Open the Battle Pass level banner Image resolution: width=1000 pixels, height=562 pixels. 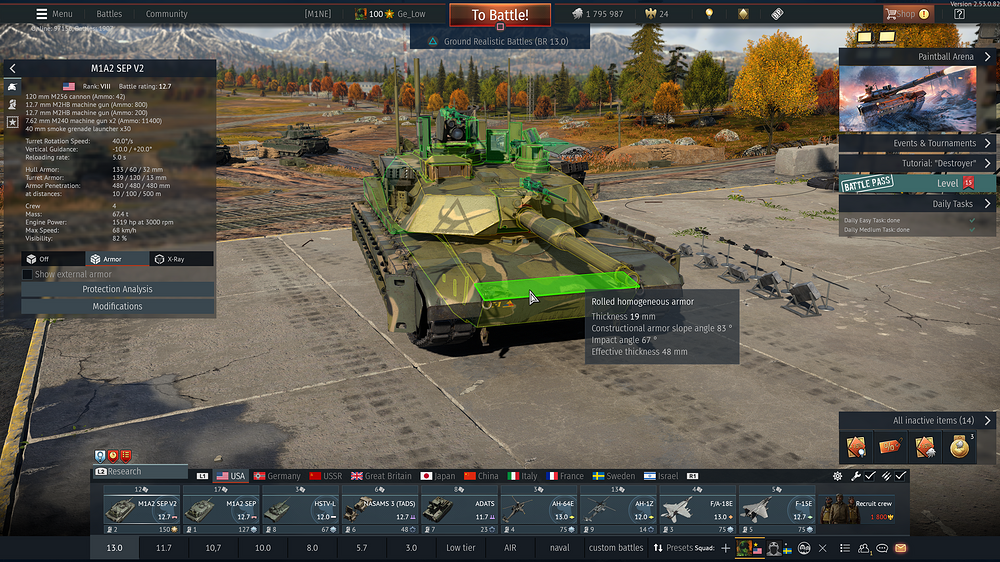[x=917, y=184]
